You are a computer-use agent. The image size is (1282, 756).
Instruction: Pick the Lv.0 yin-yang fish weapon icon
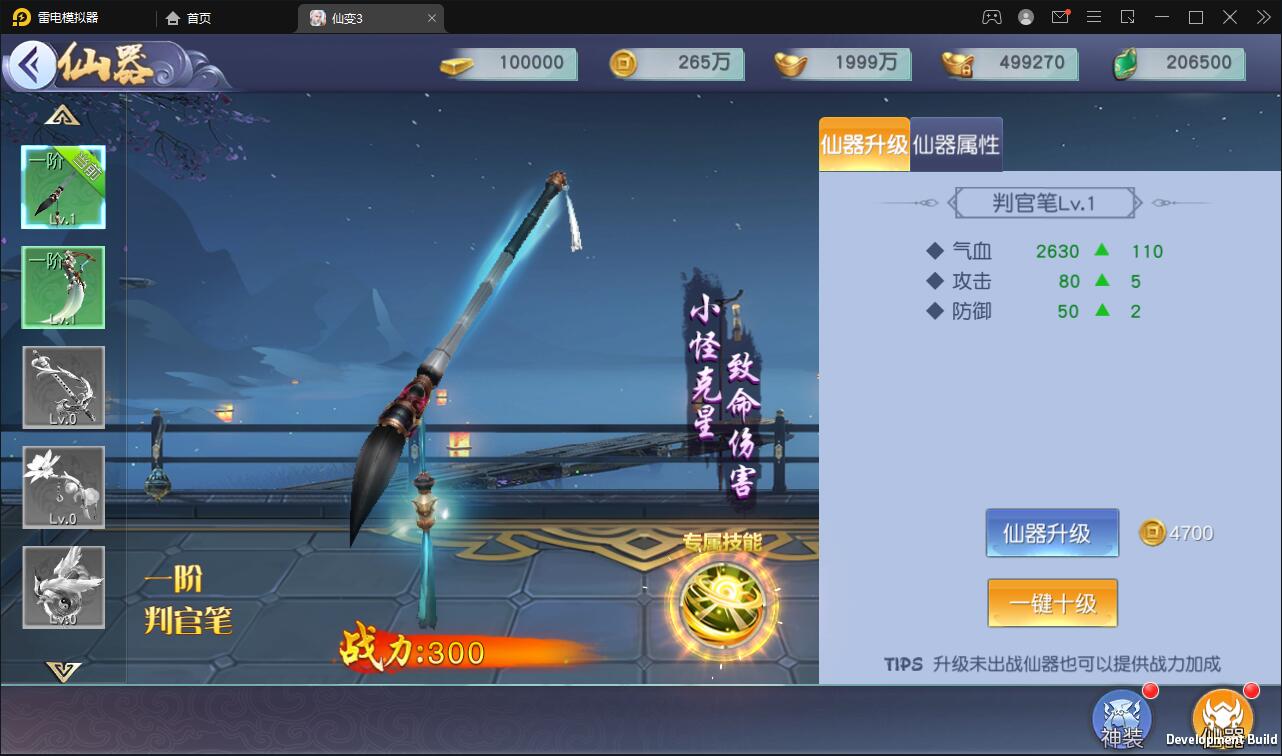(63, 587)
